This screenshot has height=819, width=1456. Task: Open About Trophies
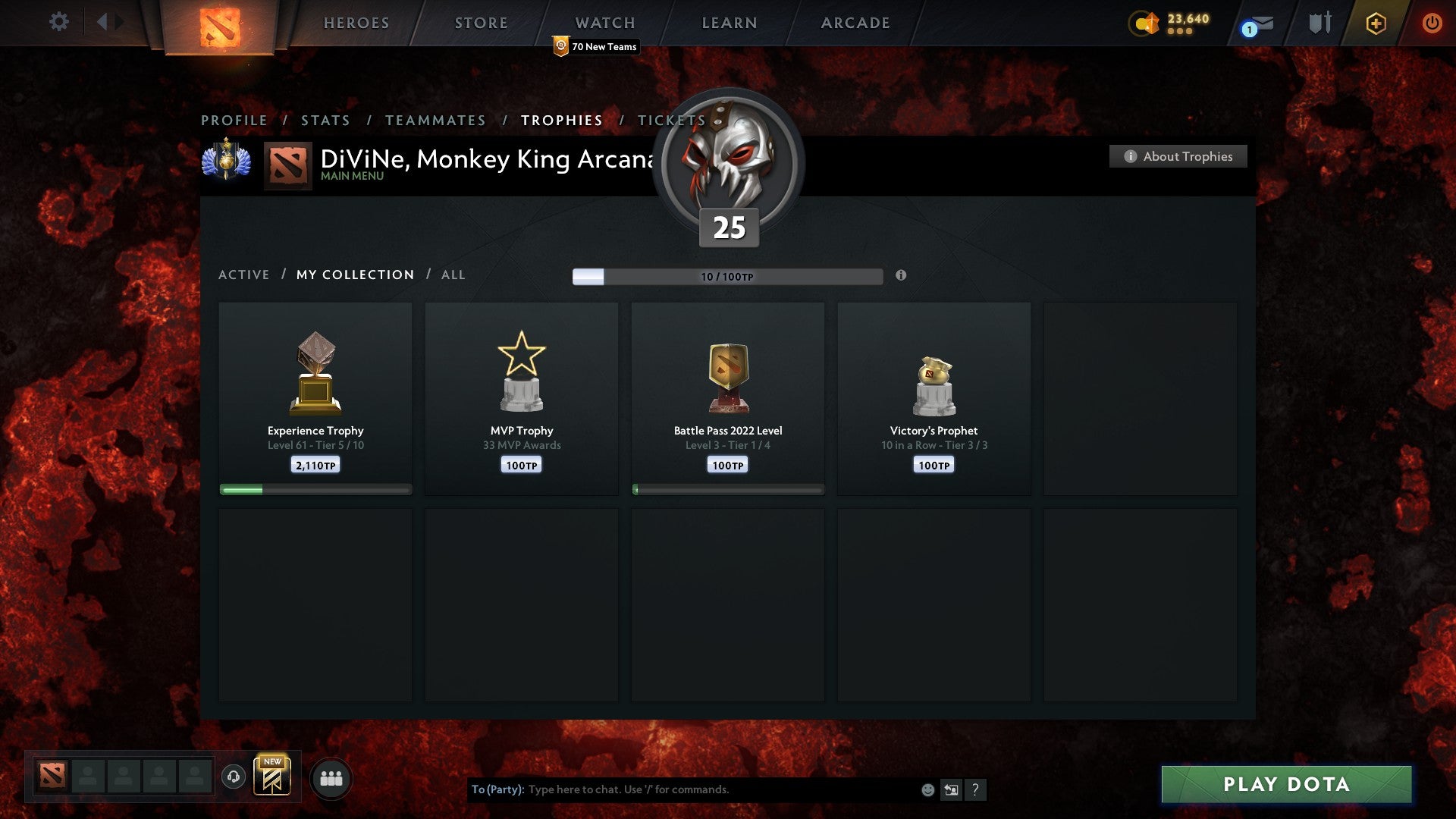1178,156
